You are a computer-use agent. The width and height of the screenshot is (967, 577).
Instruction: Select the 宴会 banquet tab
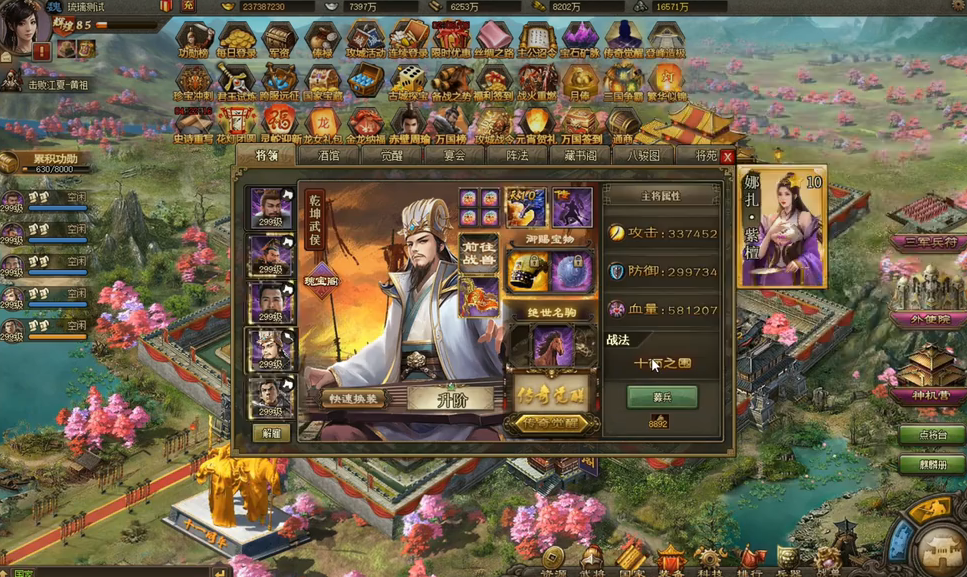coord(455,156)
